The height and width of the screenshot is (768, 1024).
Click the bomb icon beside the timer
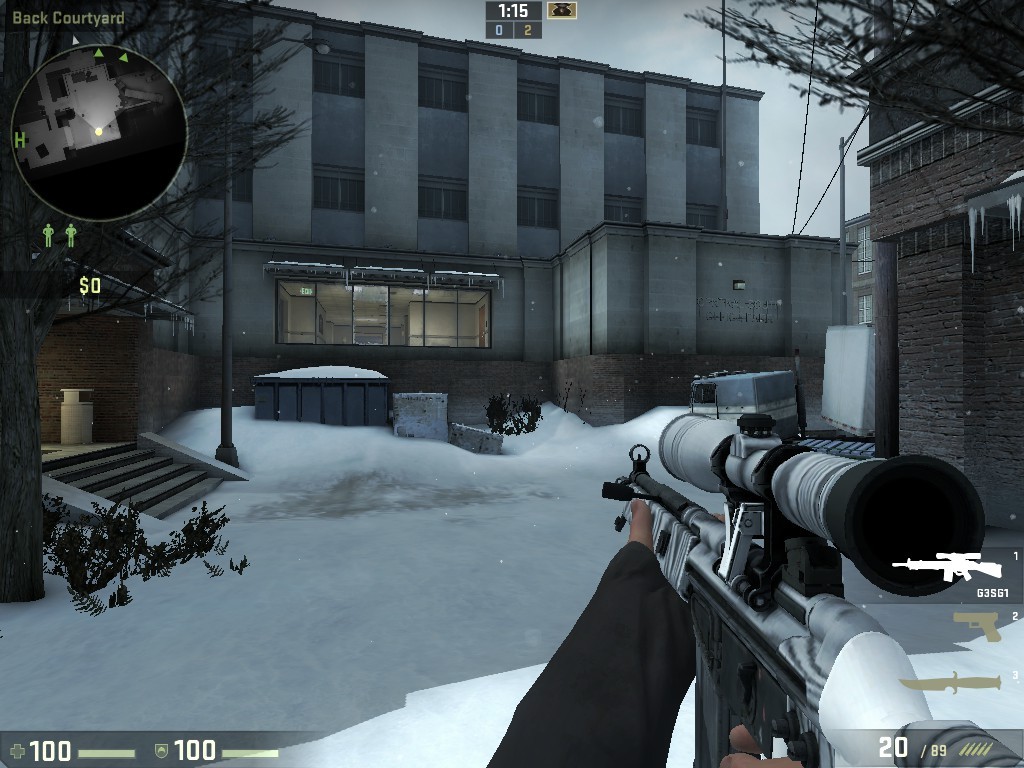click(561, 11)
